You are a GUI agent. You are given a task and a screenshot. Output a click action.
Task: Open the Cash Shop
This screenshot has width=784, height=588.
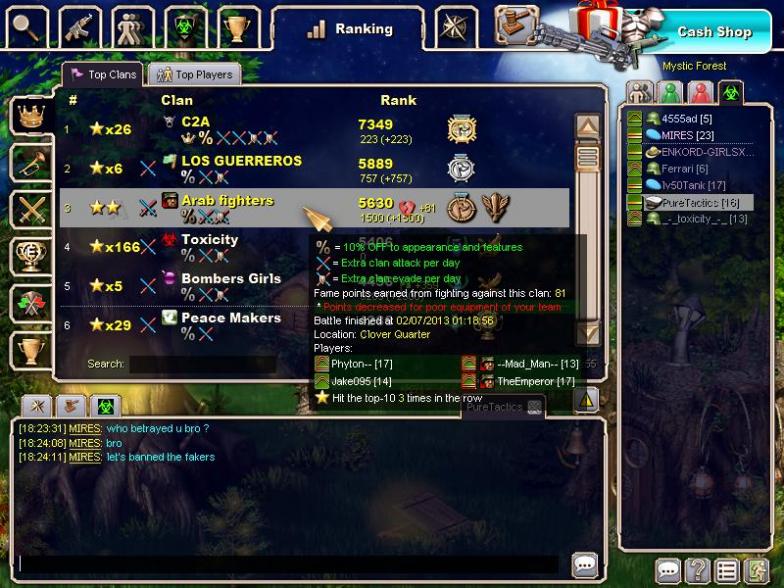coord(714,32)
